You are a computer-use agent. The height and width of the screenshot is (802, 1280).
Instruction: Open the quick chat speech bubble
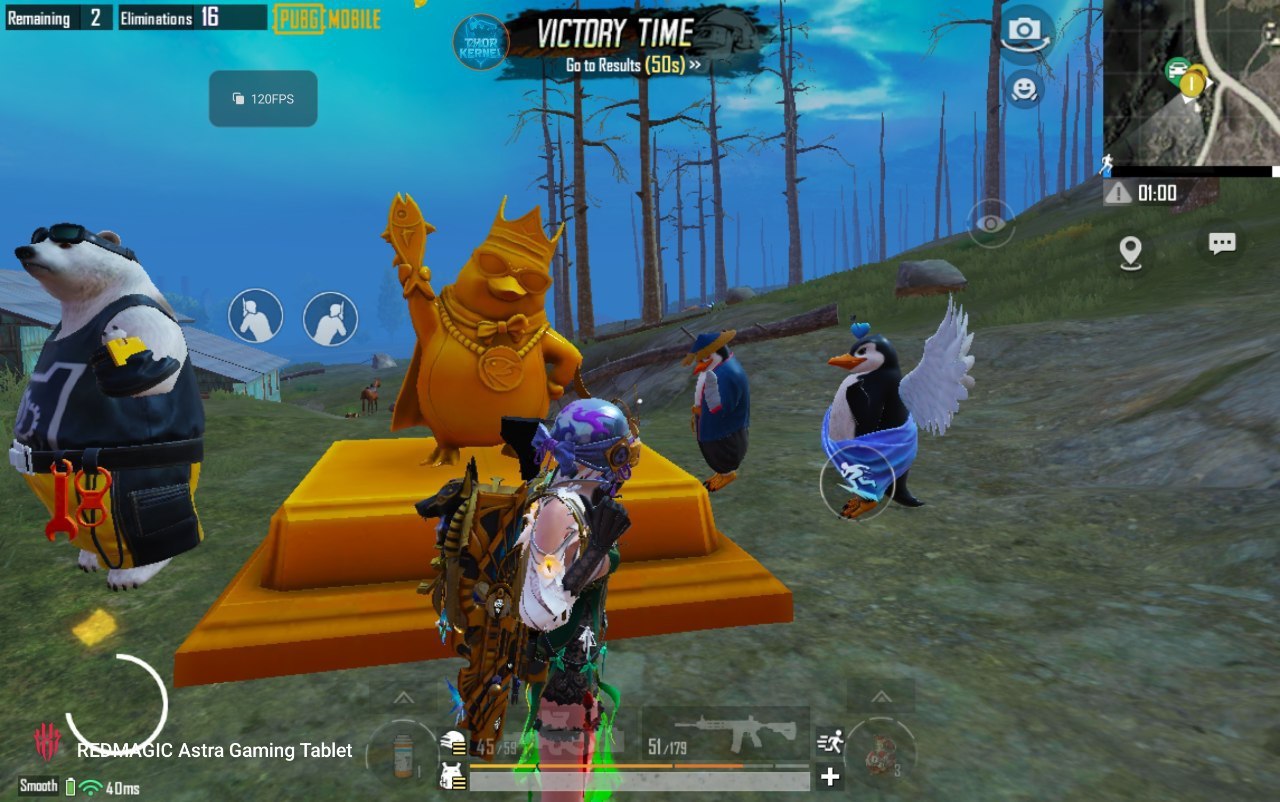click(x=1222, y=244)
